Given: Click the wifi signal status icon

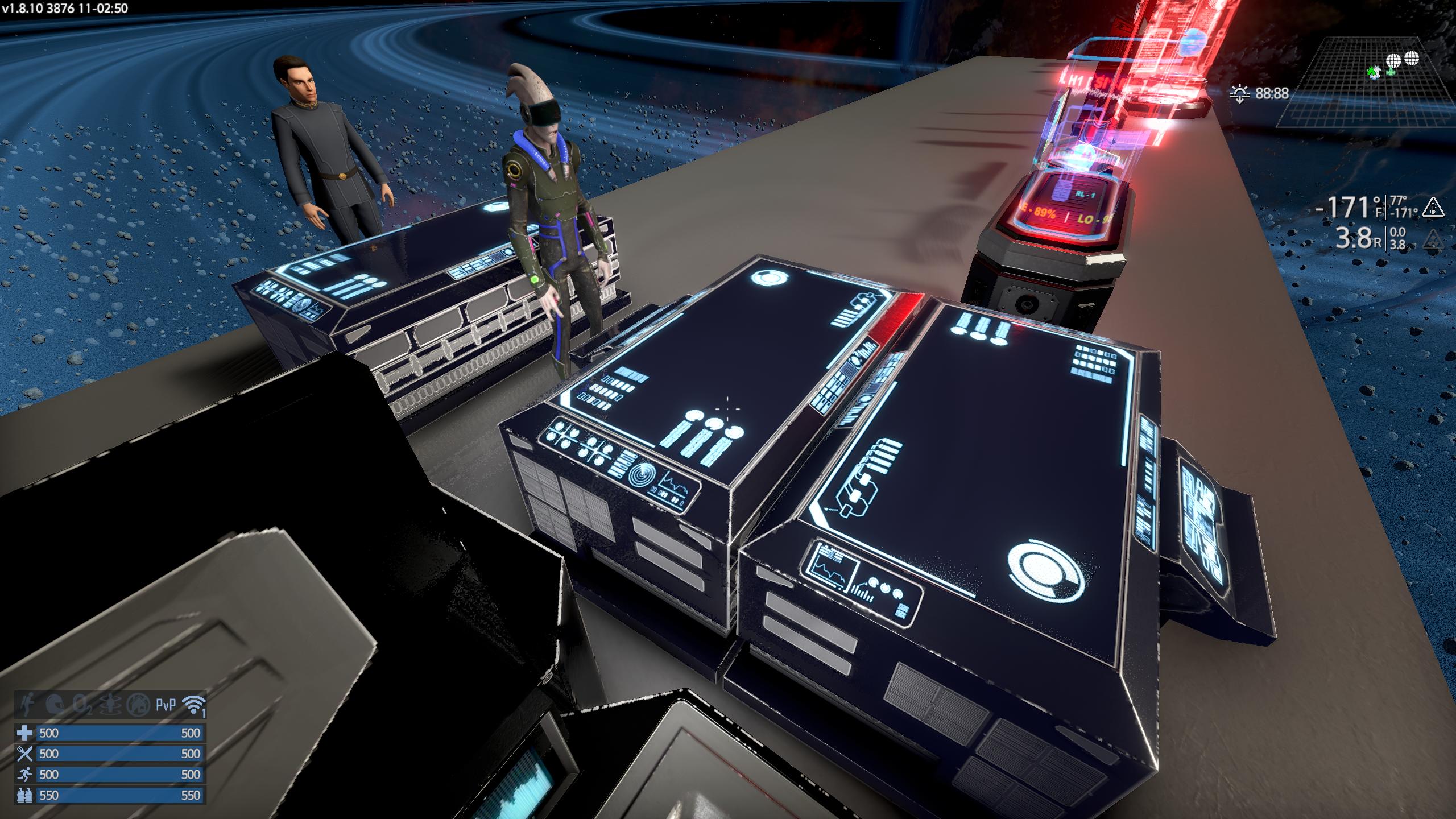Looking at the screenshot, I should pyautogui.click(x=193, y=706).
